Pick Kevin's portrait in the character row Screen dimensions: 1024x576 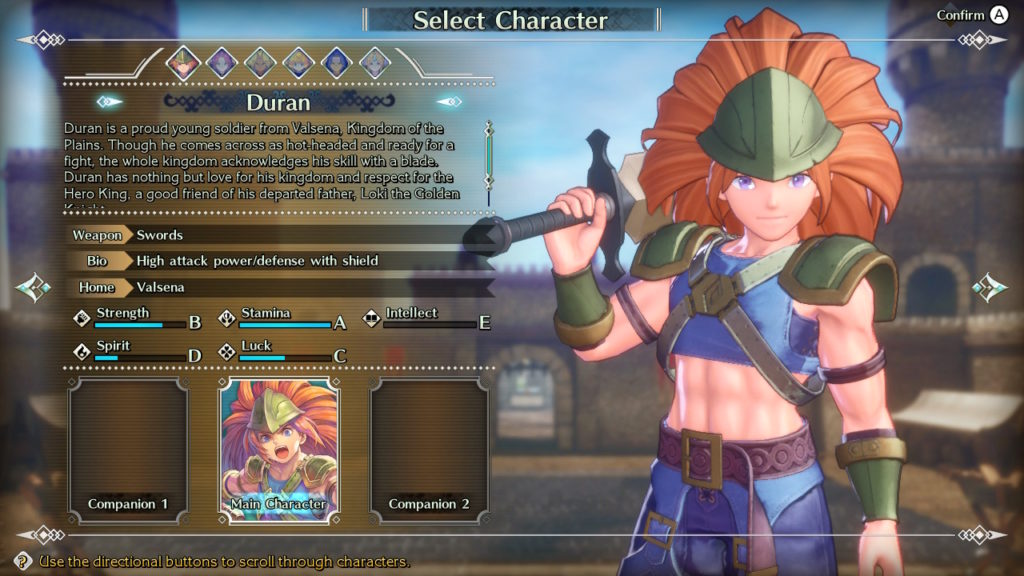[260, 63]
